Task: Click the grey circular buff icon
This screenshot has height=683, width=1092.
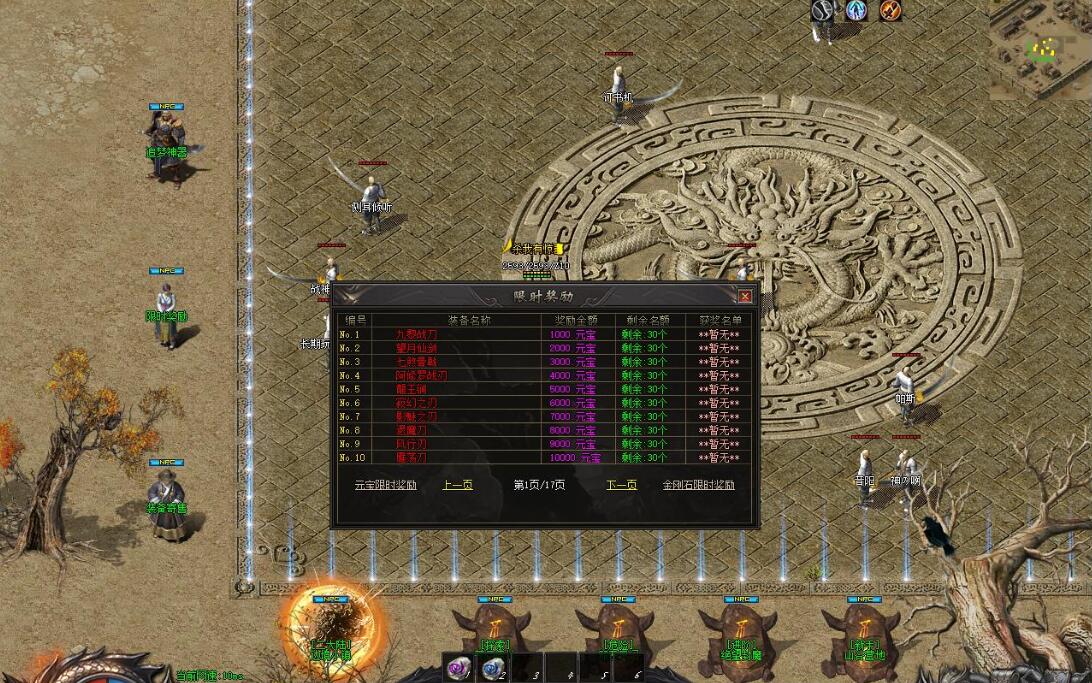Action: point(822,11)
